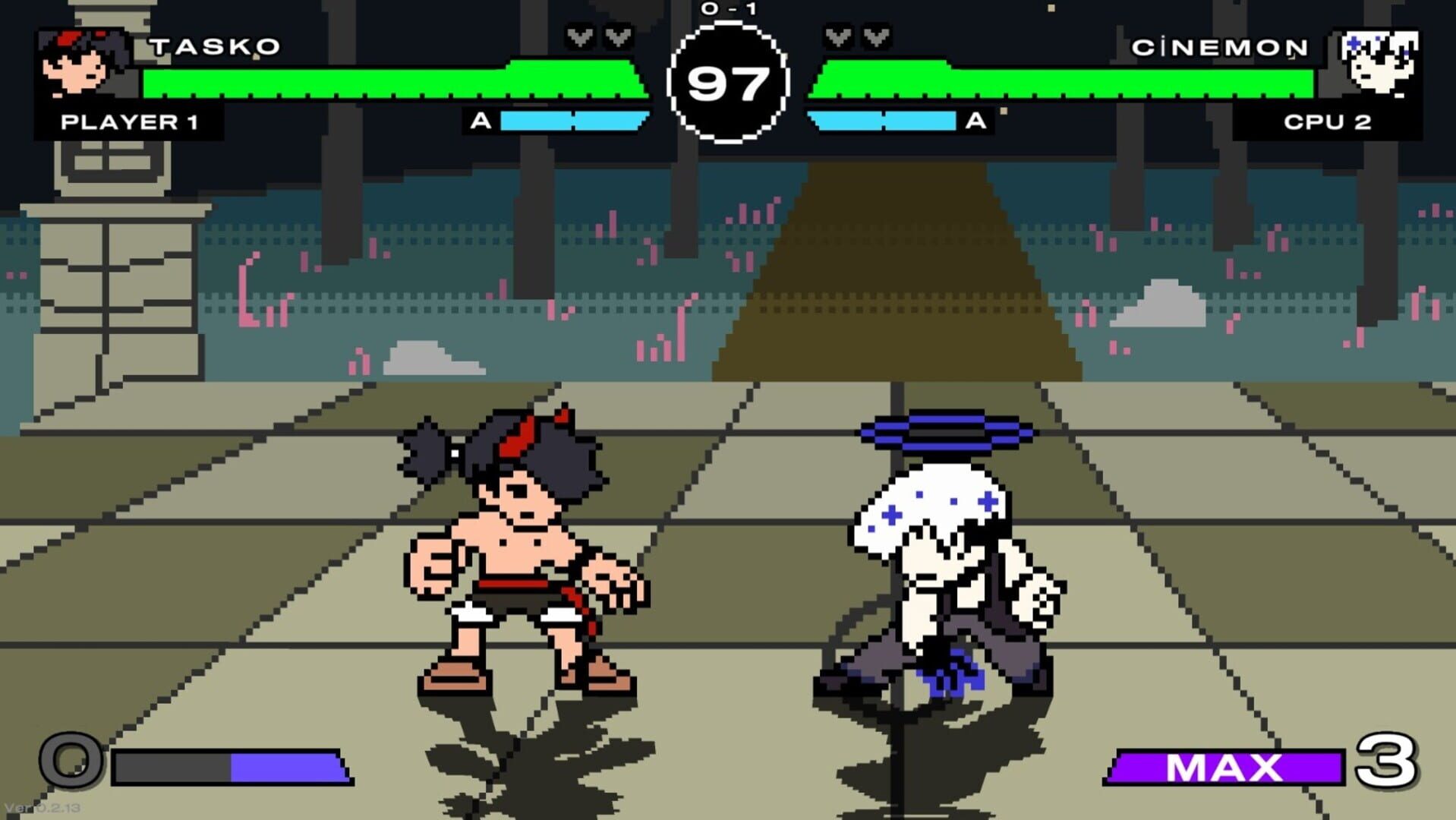The height and width of the screenshot is (820, 1456).
Task: Click the right 'A' rank indicator icon
Action: point(974,120)
